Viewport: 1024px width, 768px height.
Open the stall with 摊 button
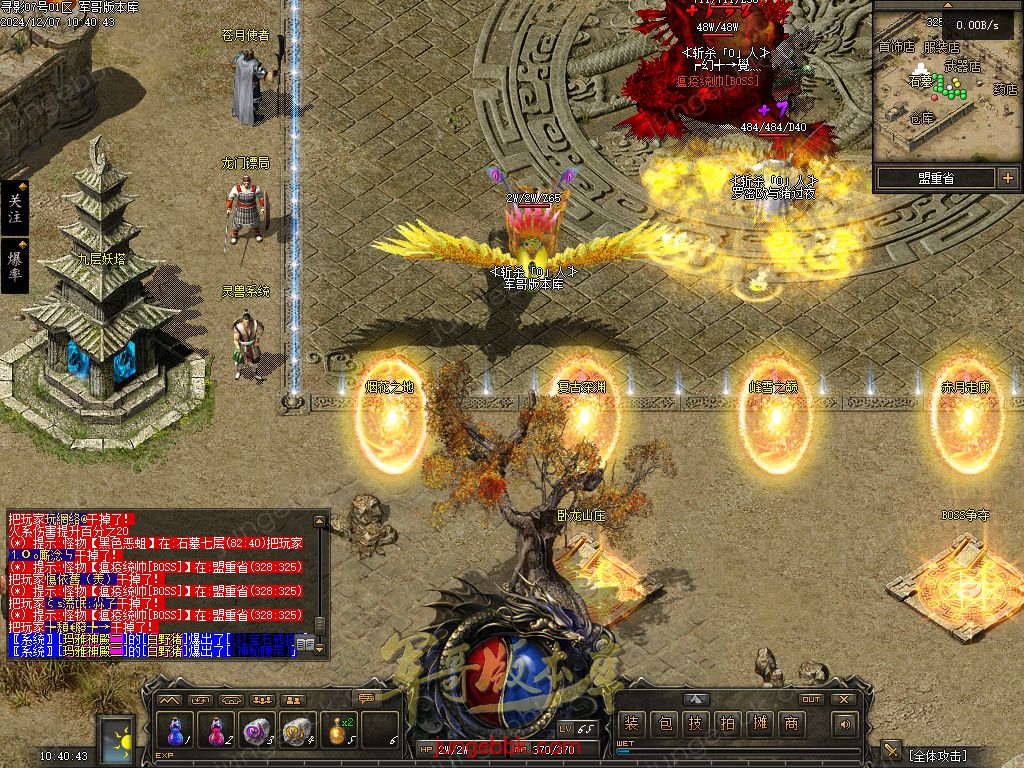click(x=759, y=723)
